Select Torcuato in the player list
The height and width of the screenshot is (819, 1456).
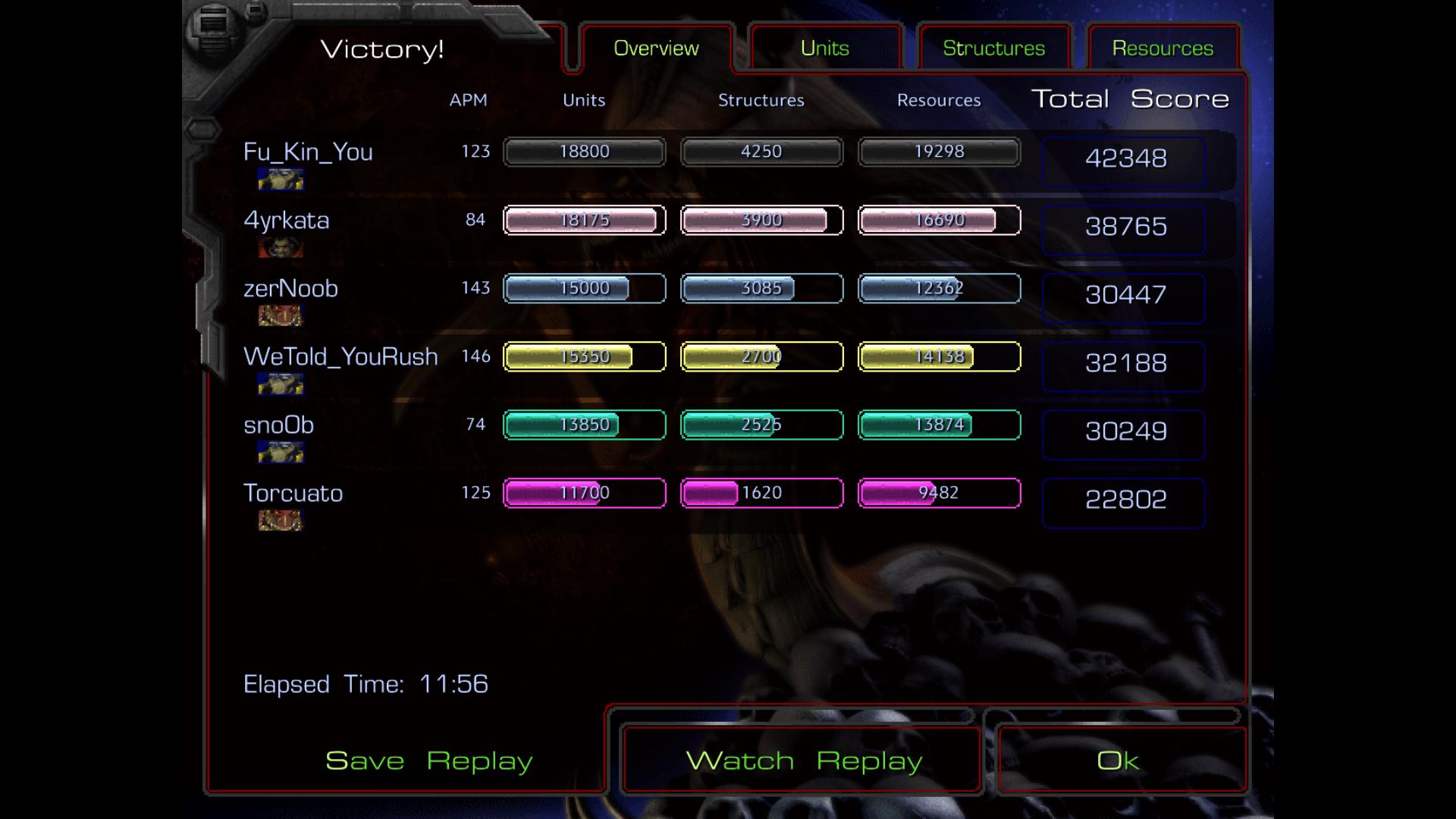(x=293, y=493)
